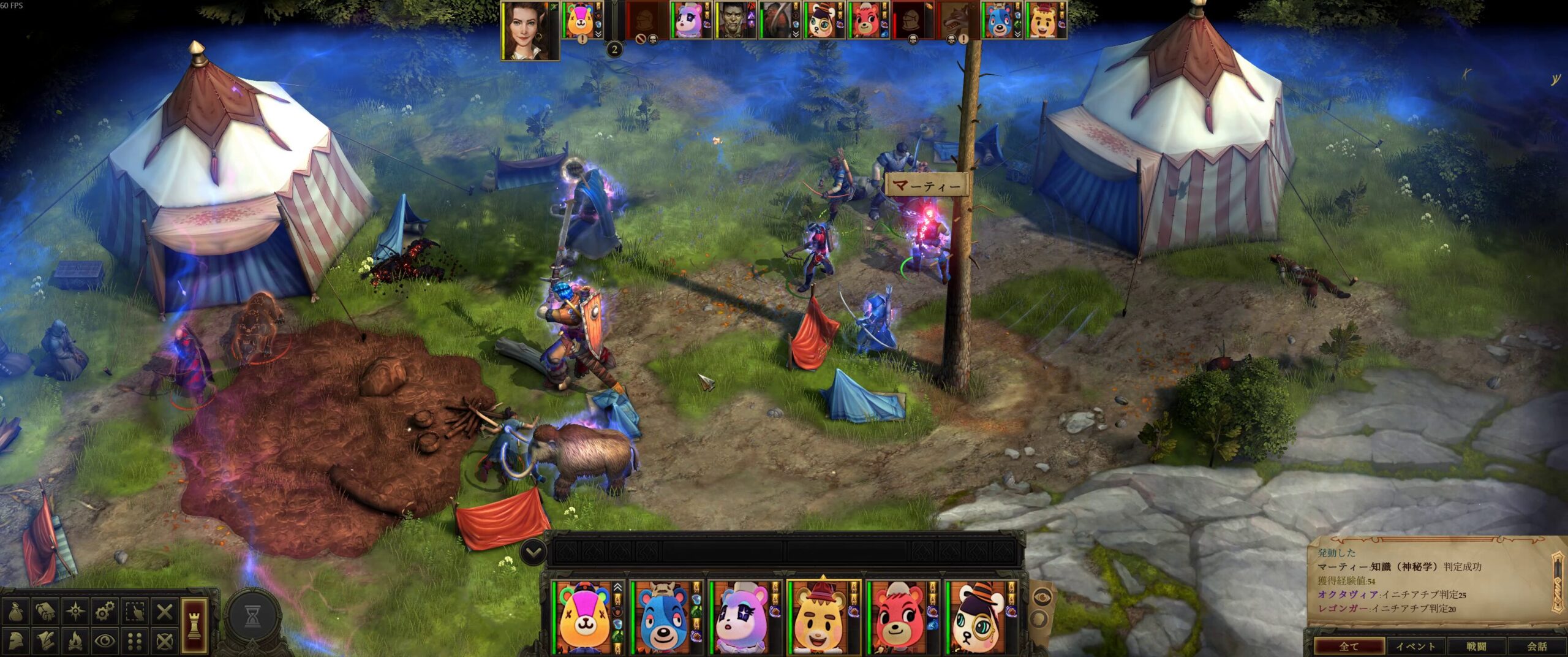Screen dimensions: 1568x657
Task: Open the formation dots icon
Action: [135, 641]
